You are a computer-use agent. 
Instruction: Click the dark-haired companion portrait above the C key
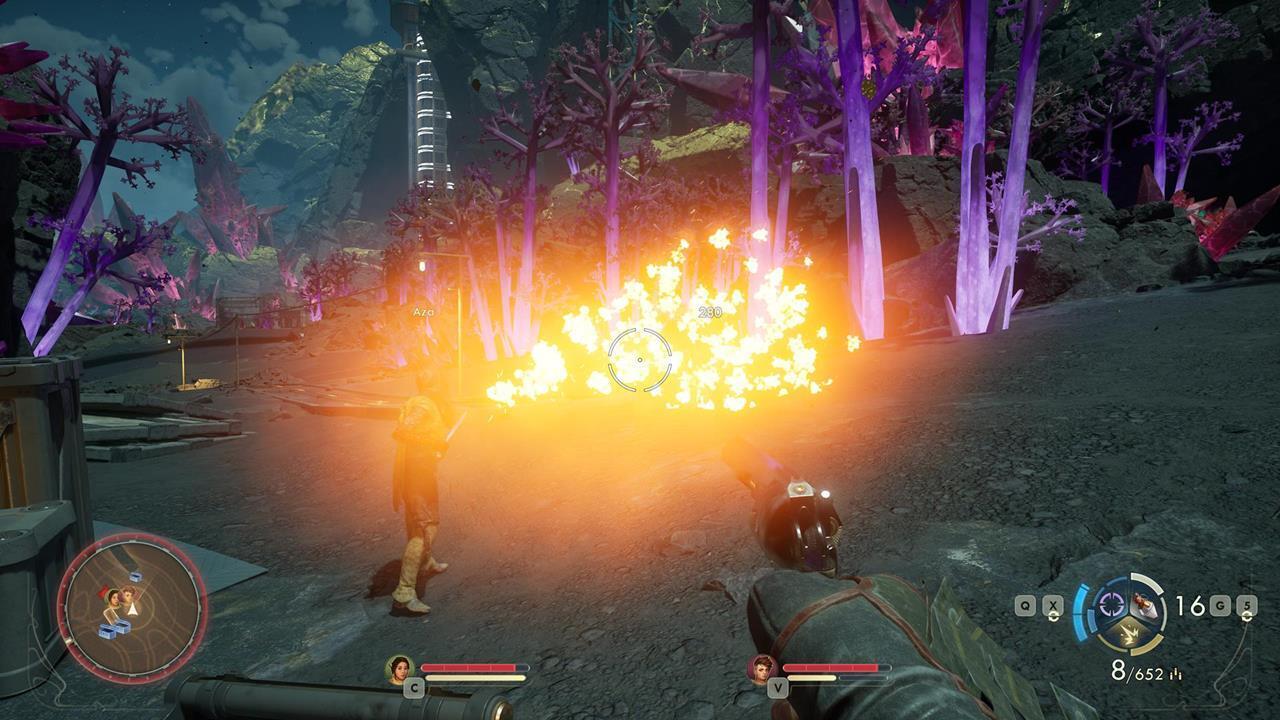pyautogui.click(x=400, y=668)
